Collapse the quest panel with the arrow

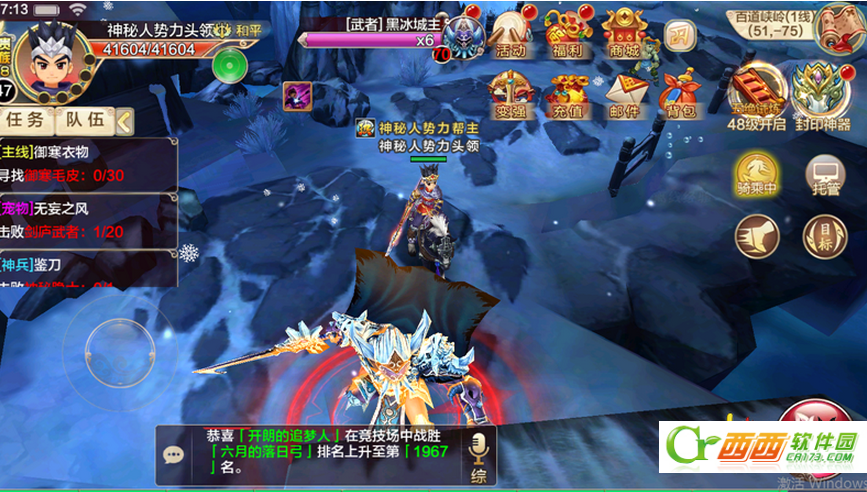124,121
